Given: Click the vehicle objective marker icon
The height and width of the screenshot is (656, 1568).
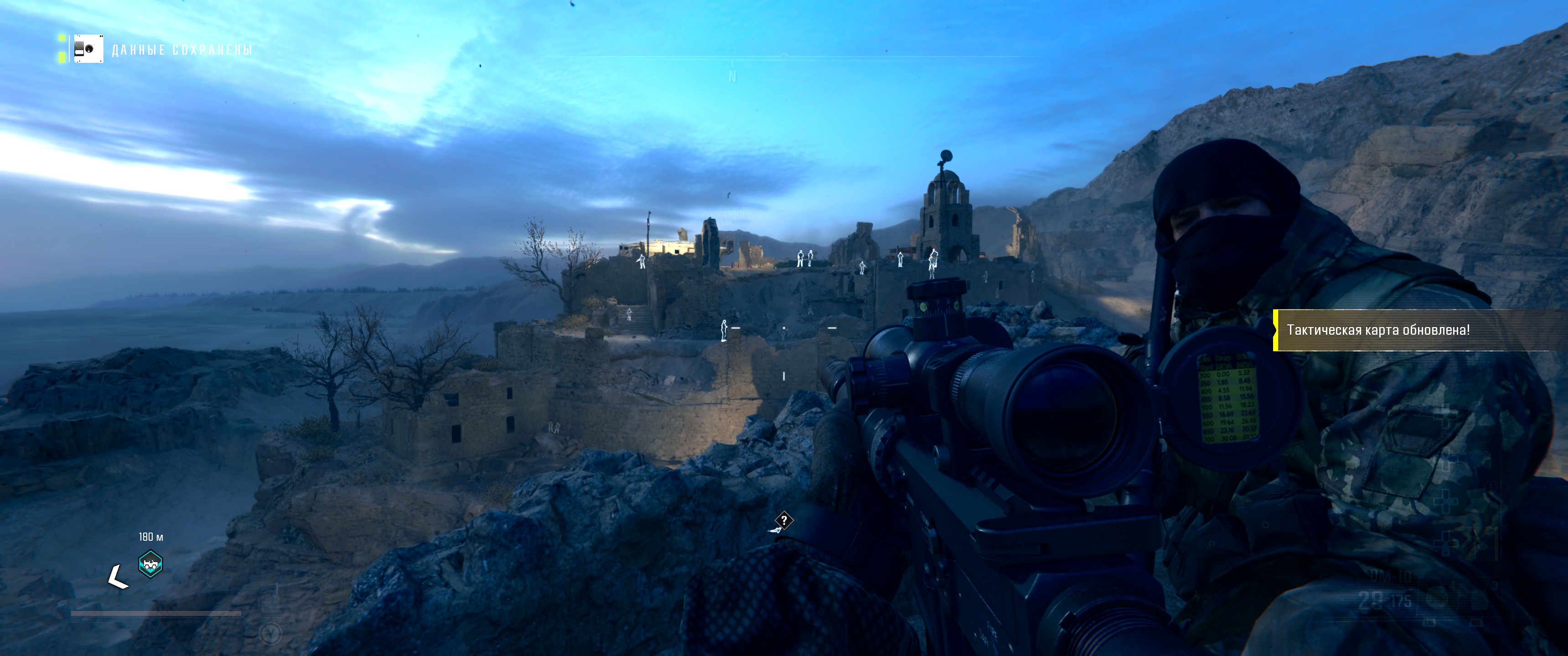Looking at the screenshot, I should (150, 564).
